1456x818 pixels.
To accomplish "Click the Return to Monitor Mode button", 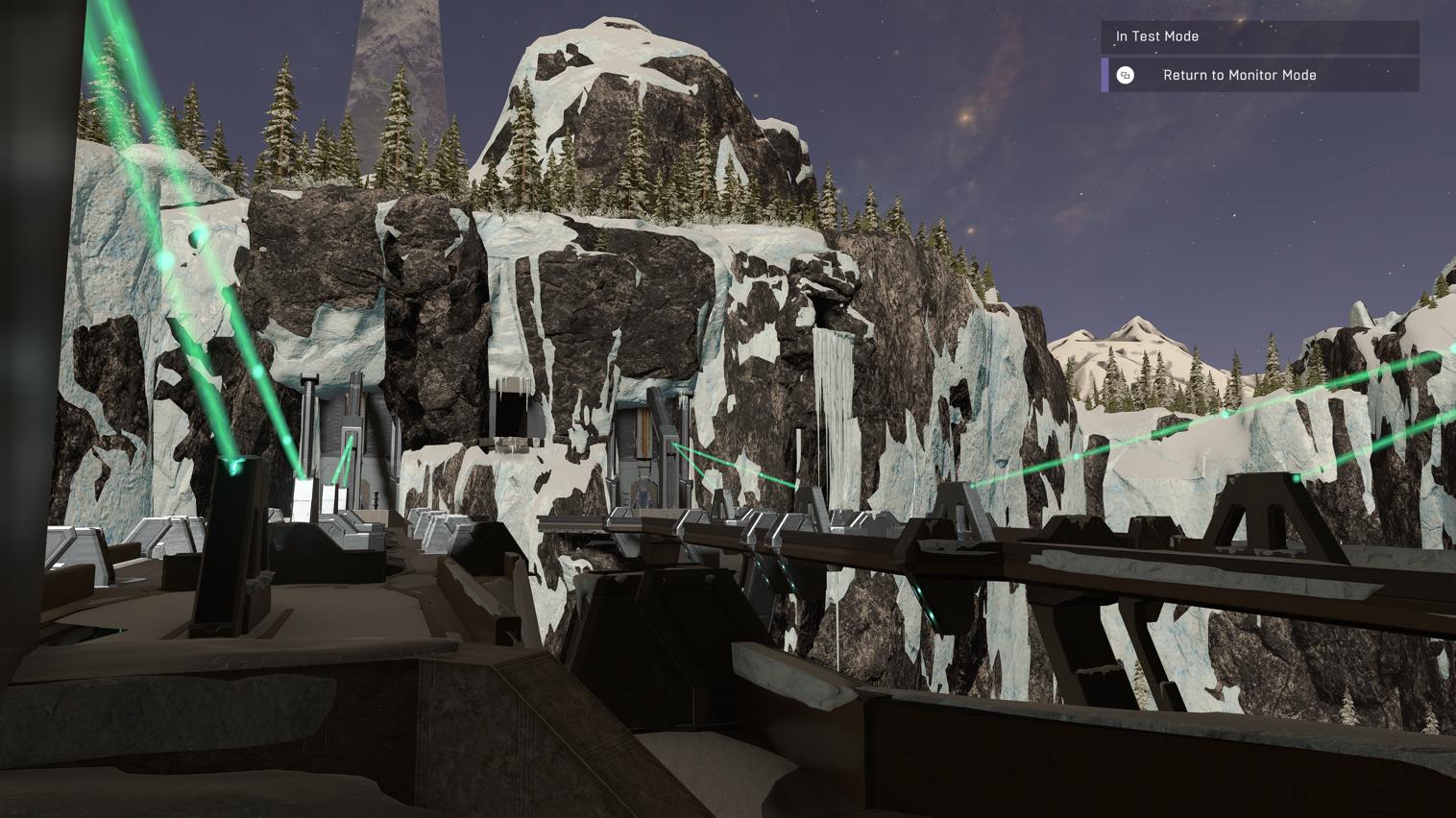I will pos(1240,75).
